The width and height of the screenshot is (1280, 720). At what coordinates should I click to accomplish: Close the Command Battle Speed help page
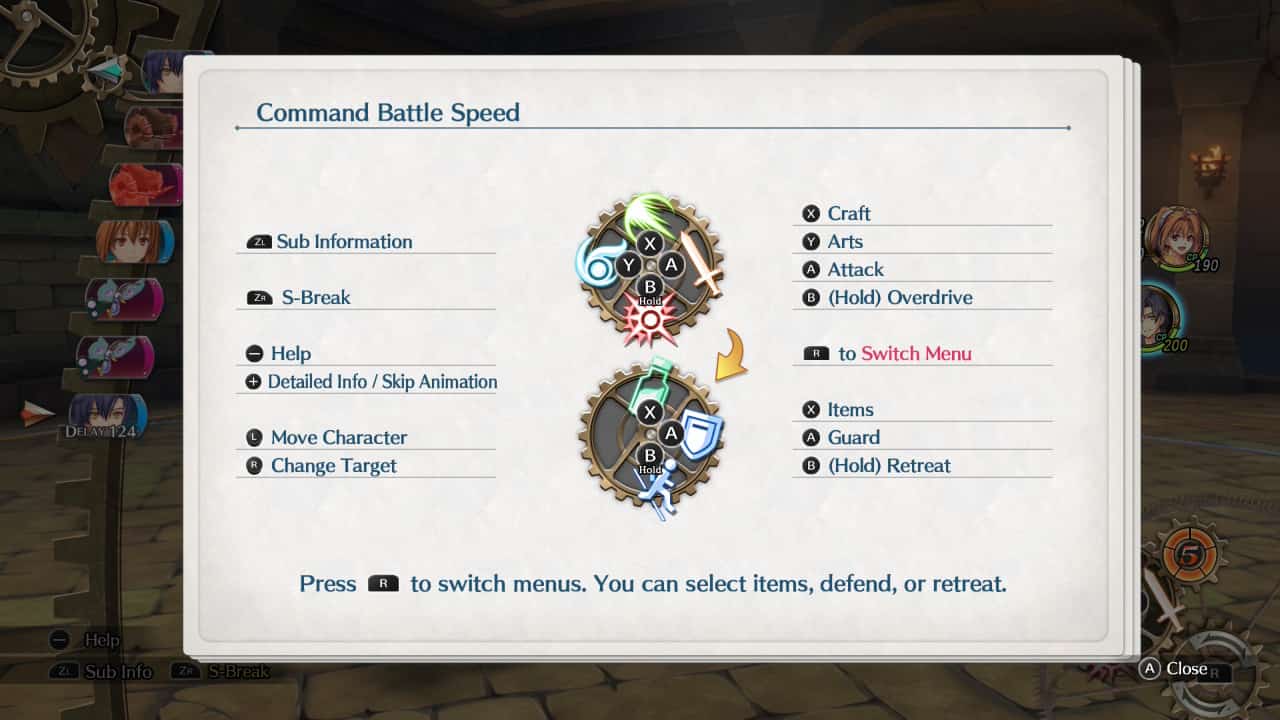tap(1176, 669)
